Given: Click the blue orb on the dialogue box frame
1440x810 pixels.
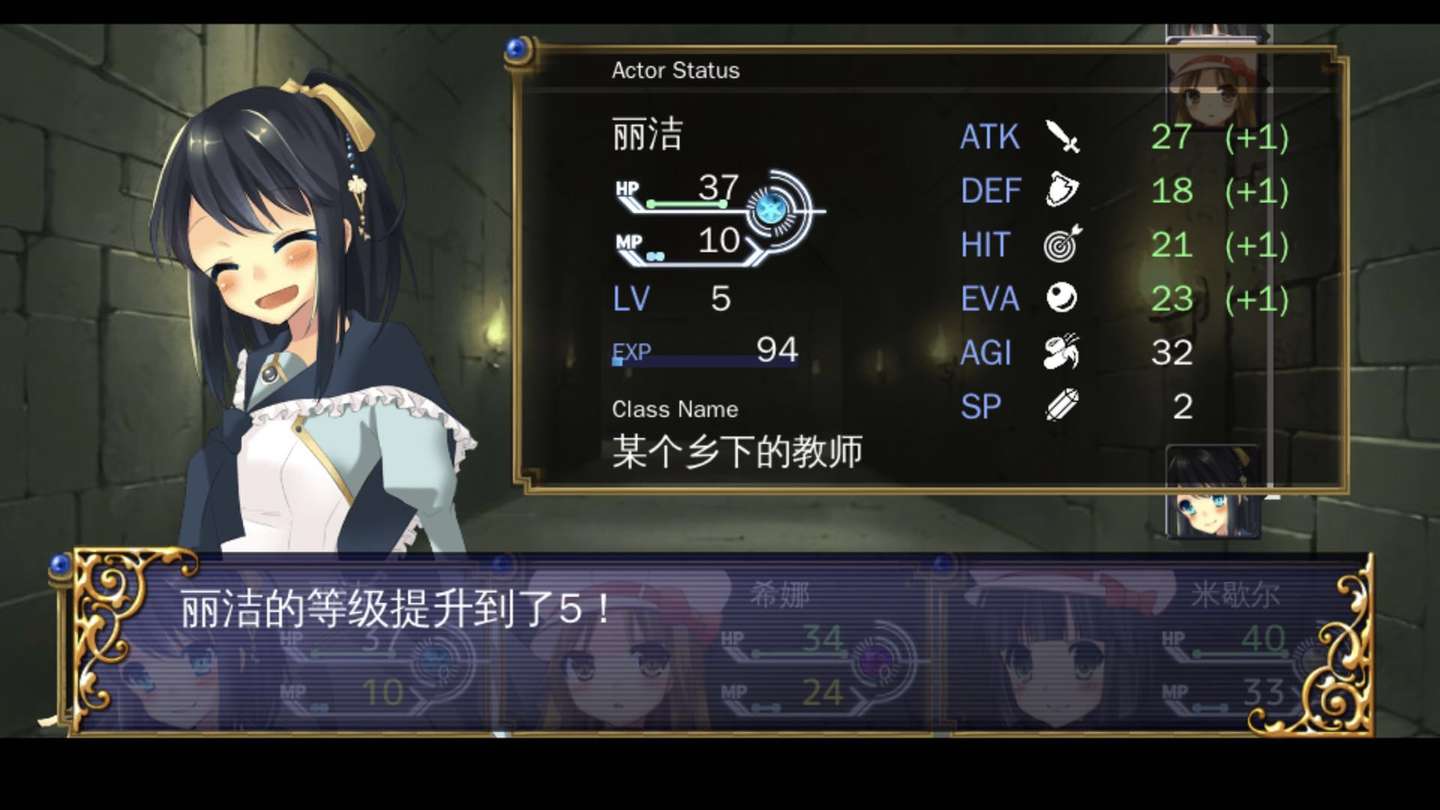Looking at the screenshot, I should point(62,564).
